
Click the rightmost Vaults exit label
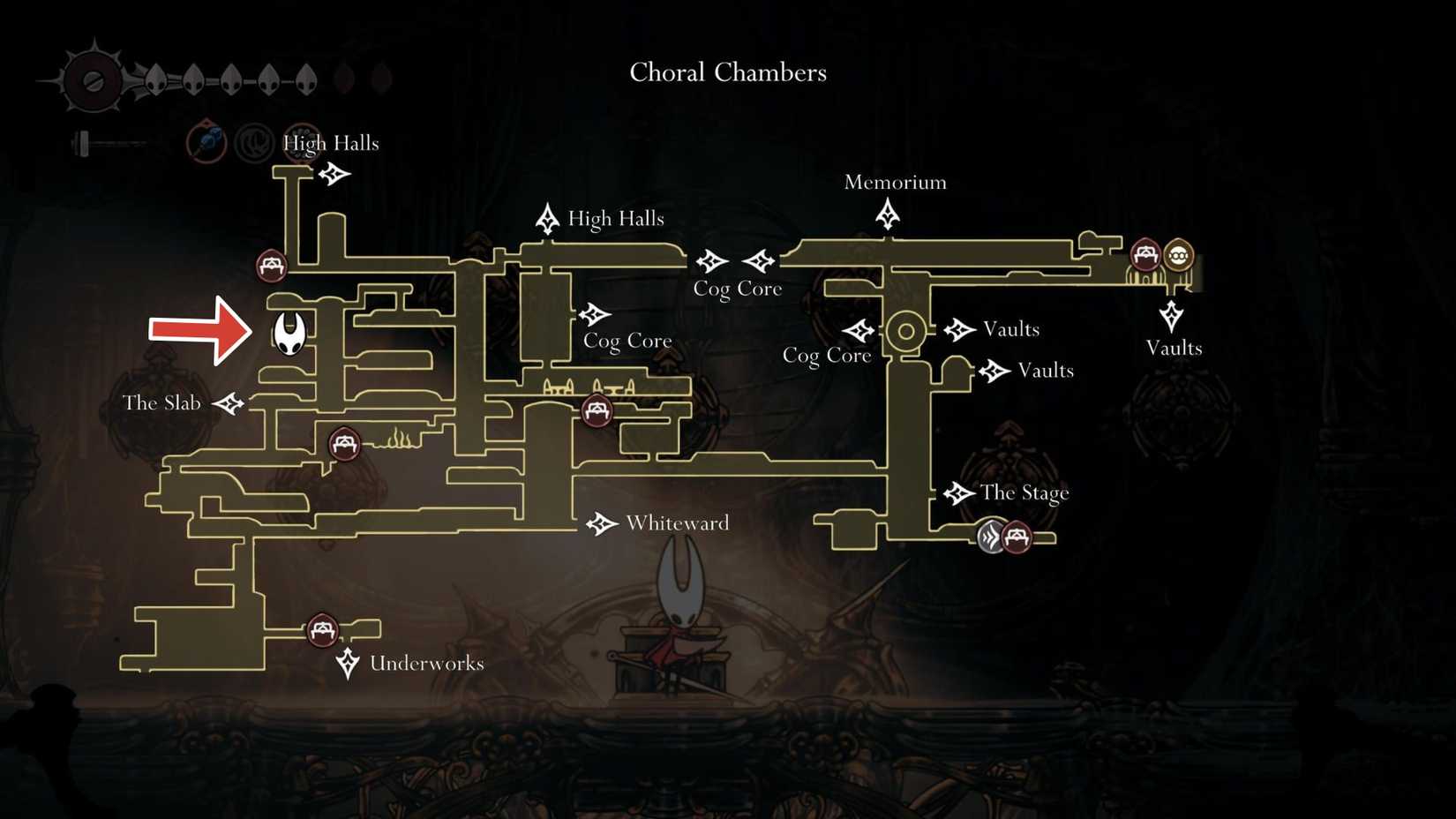point(1174,349)
